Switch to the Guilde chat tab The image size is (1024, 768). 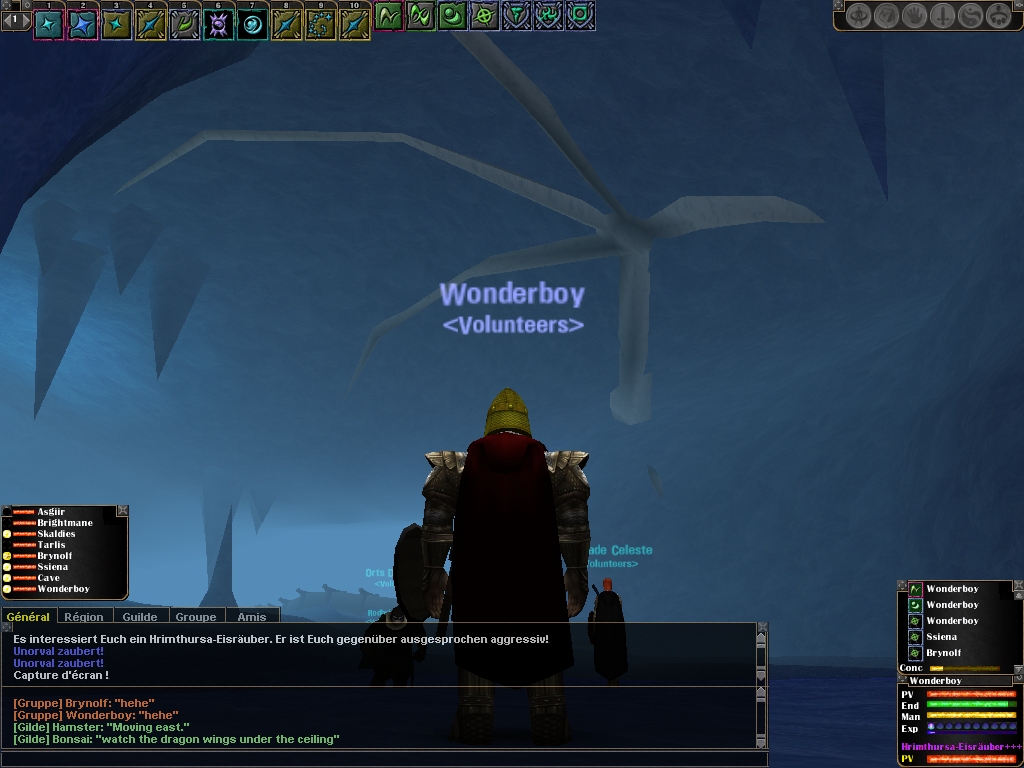pyautogui.click(x=140, y=617)
